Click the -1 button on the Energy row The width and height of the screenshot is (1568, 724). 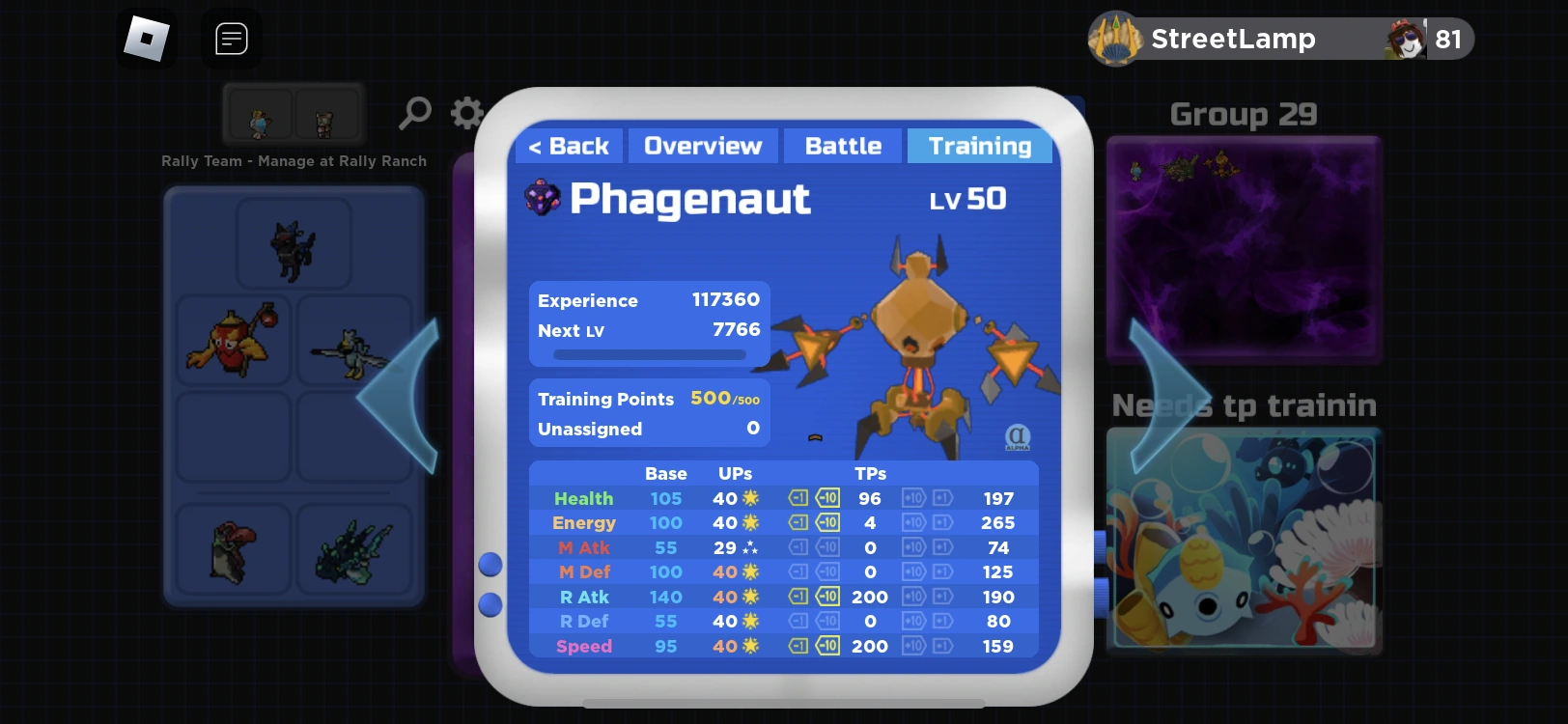(x=798, y=522)
